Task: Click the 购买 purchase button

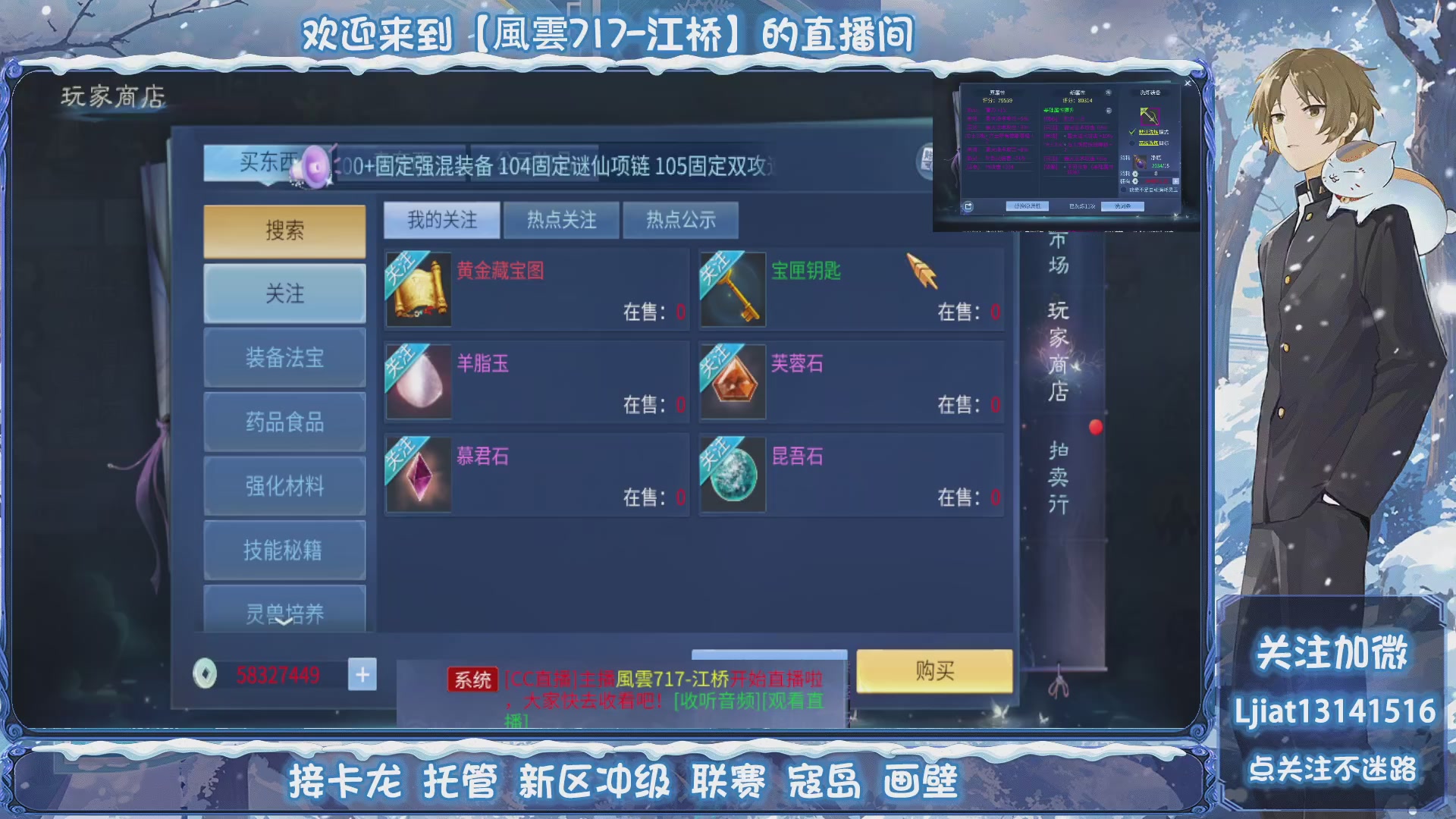Action: coord(934,672)
